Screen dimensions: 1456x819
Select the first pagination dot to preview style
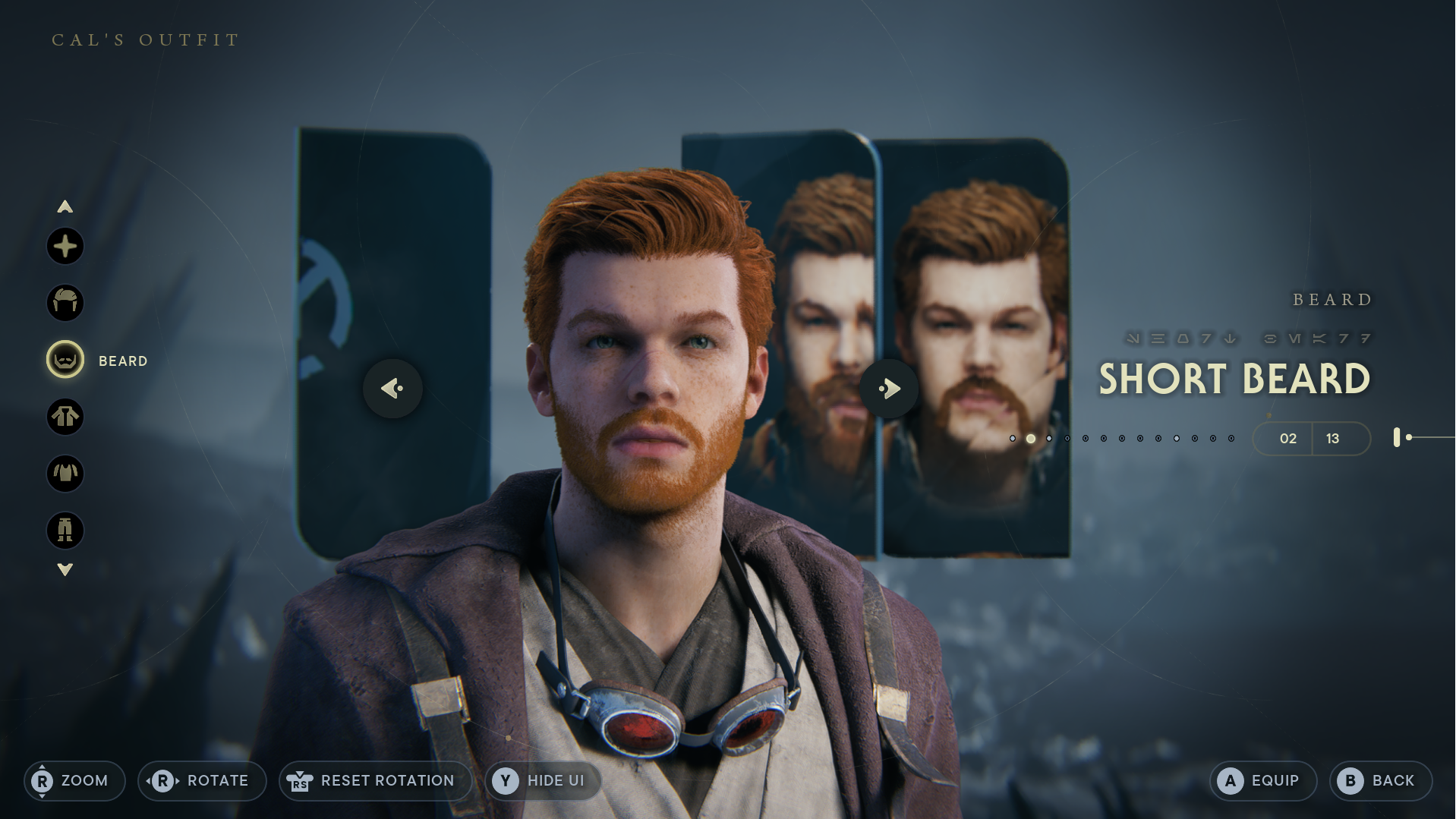1014,438
